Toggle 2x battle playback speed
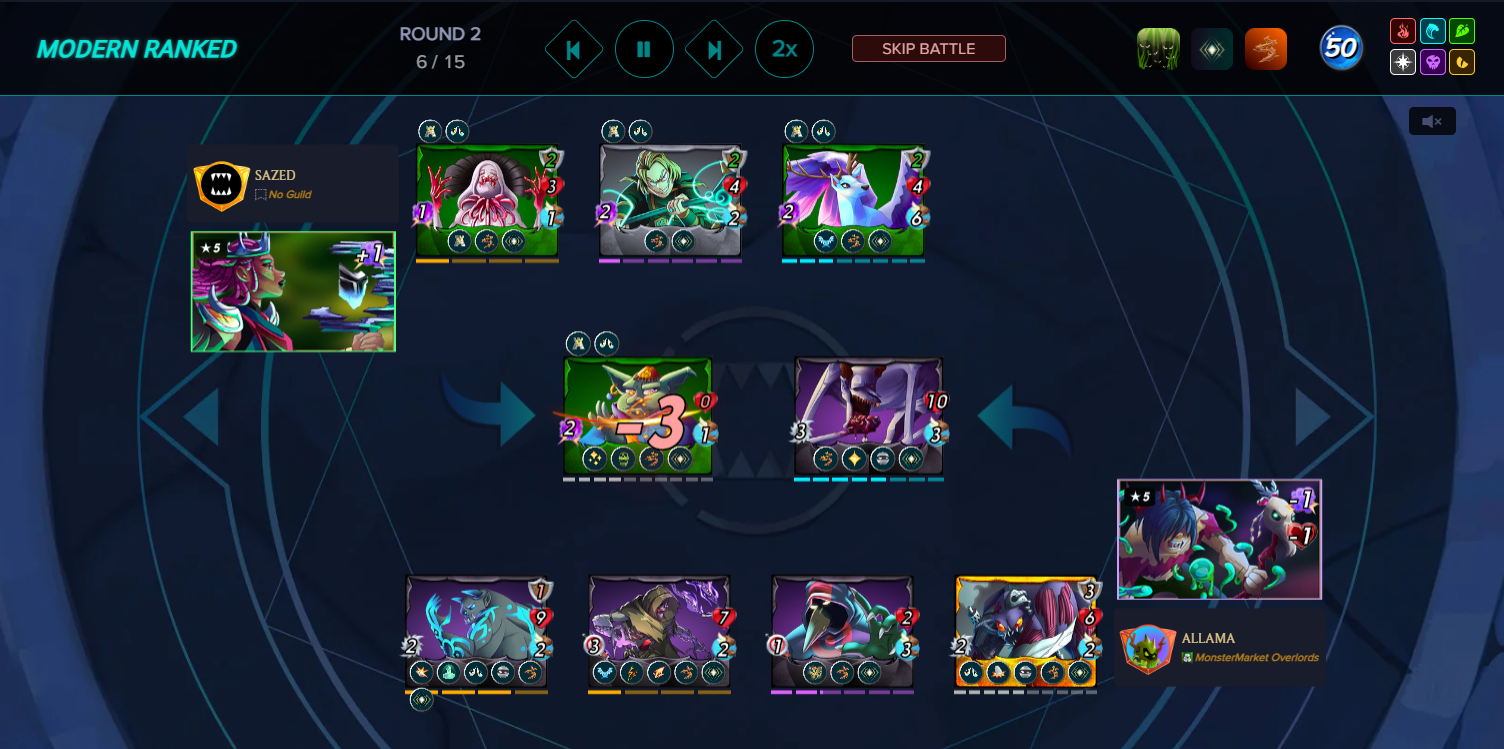 coord(784,48)
